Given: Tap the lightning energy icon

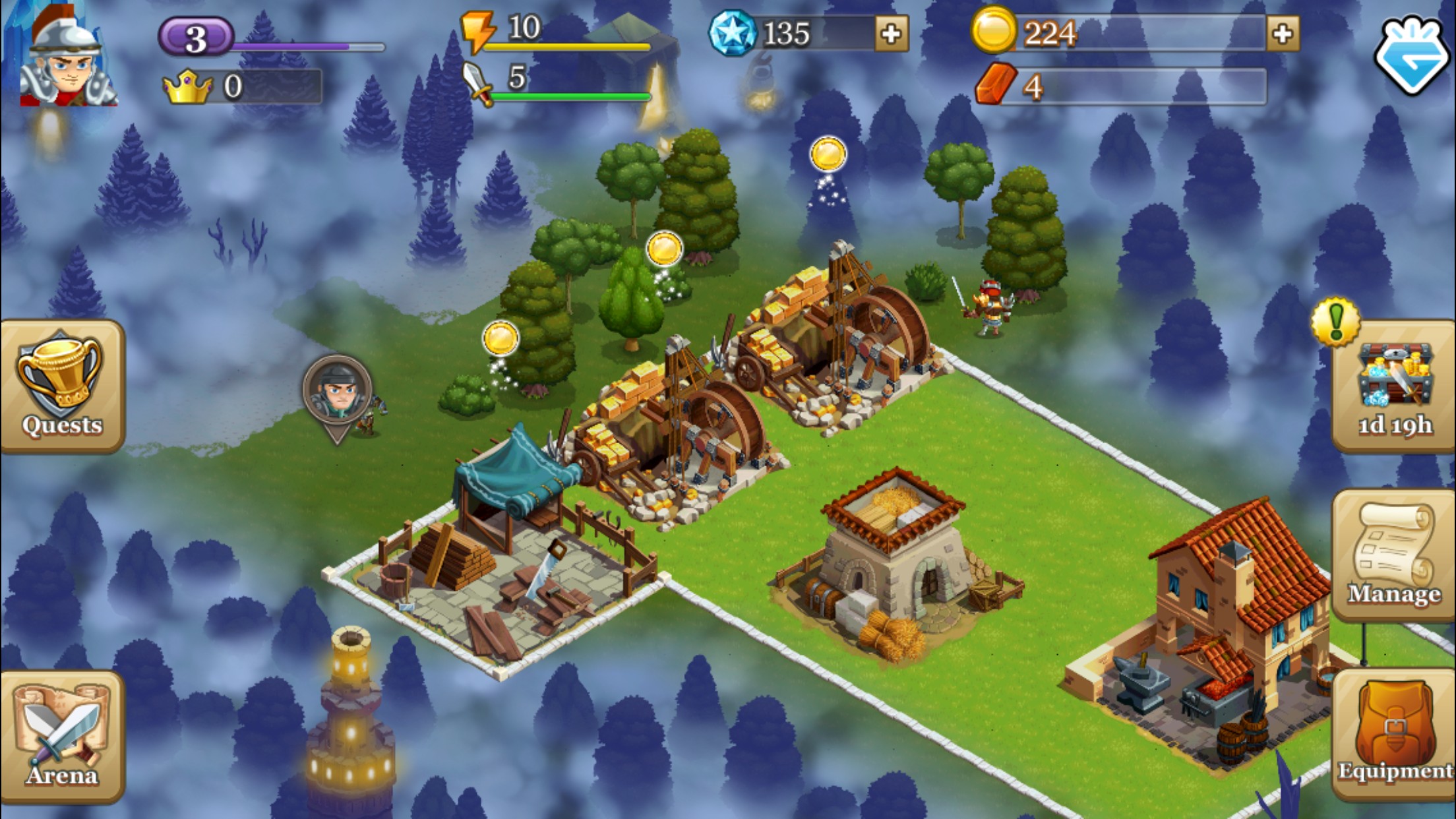Looking at the screenshot, I should [477, 30].
